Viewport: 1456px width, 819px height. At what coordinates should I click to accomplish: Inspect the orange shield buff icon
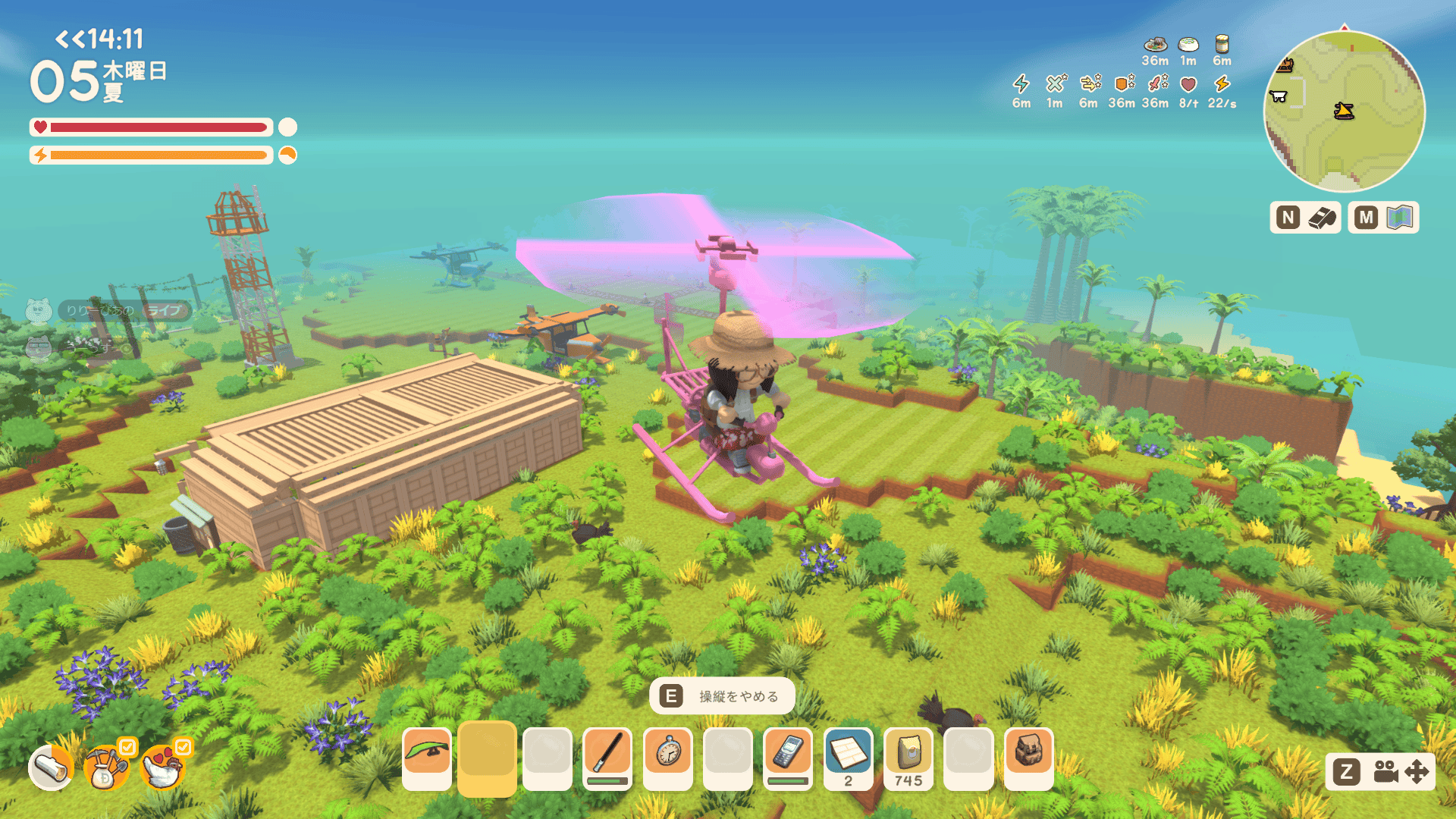(x=1123, y=83)
